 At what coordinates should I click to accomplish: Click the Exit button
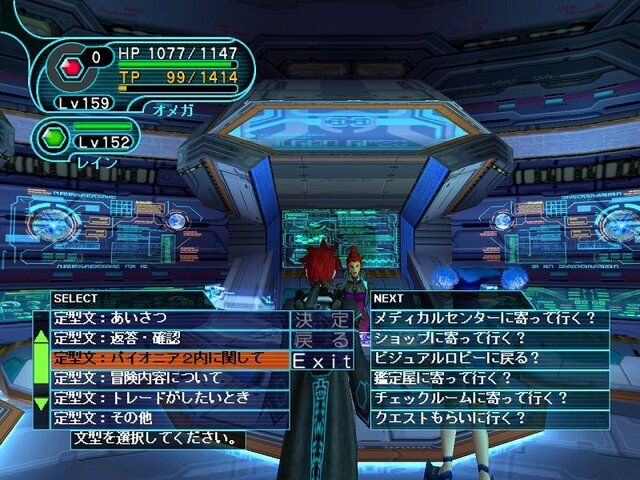(x=322, y=360)
